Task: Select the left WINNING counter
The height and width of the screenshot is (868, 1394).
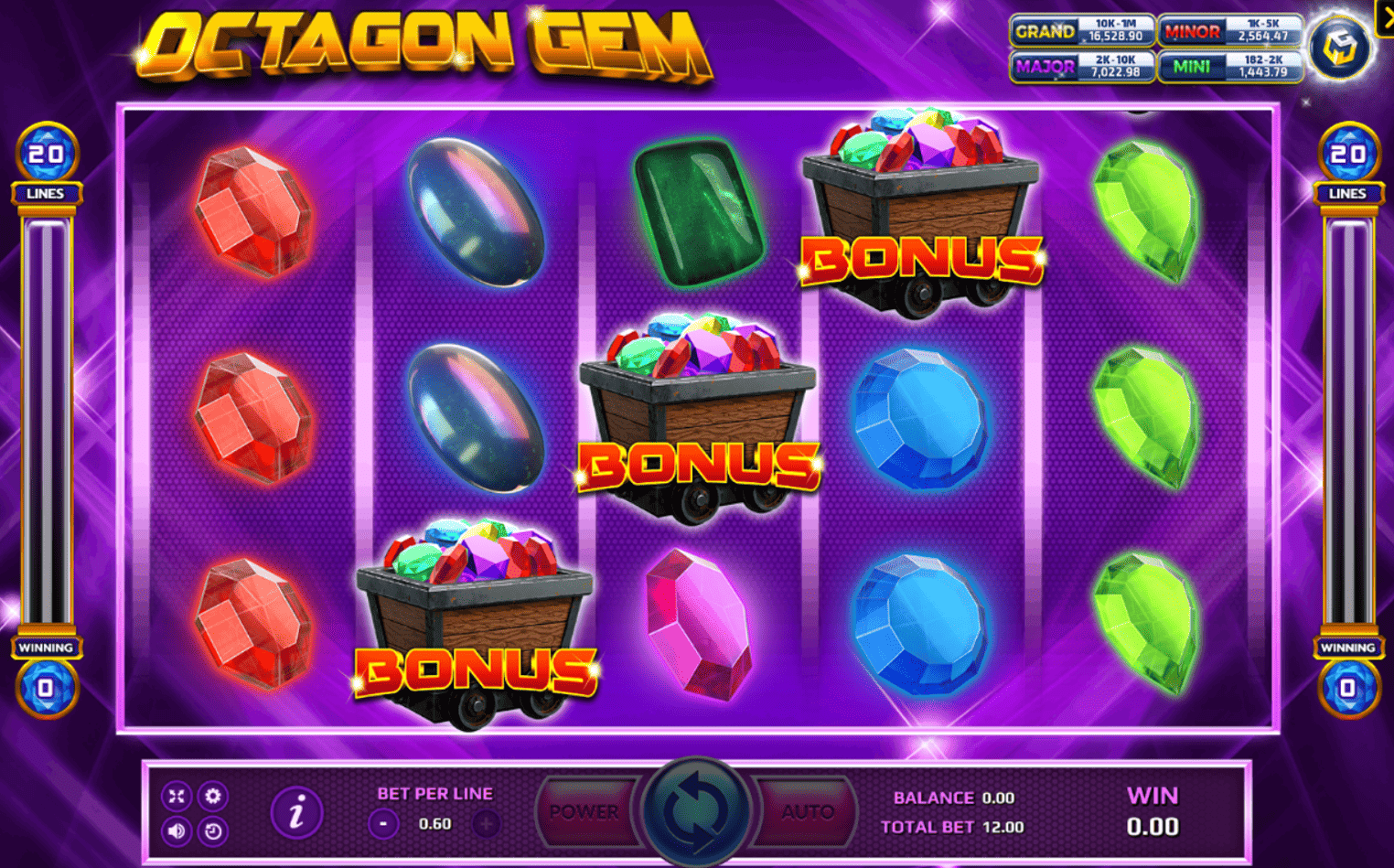Action: pos(47,666)
